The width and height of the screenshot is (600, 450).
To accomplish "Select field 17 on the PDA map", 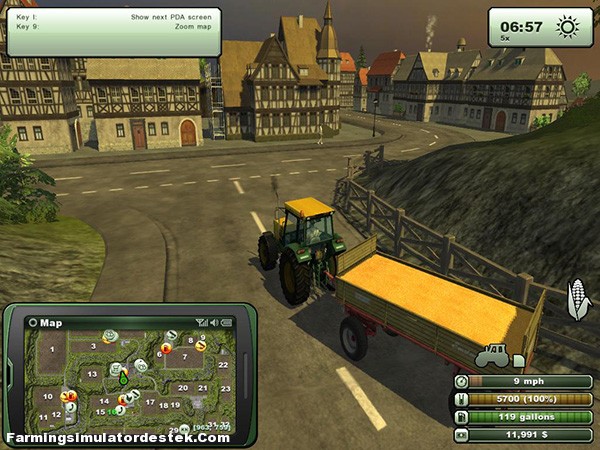I will click(150, 404).
